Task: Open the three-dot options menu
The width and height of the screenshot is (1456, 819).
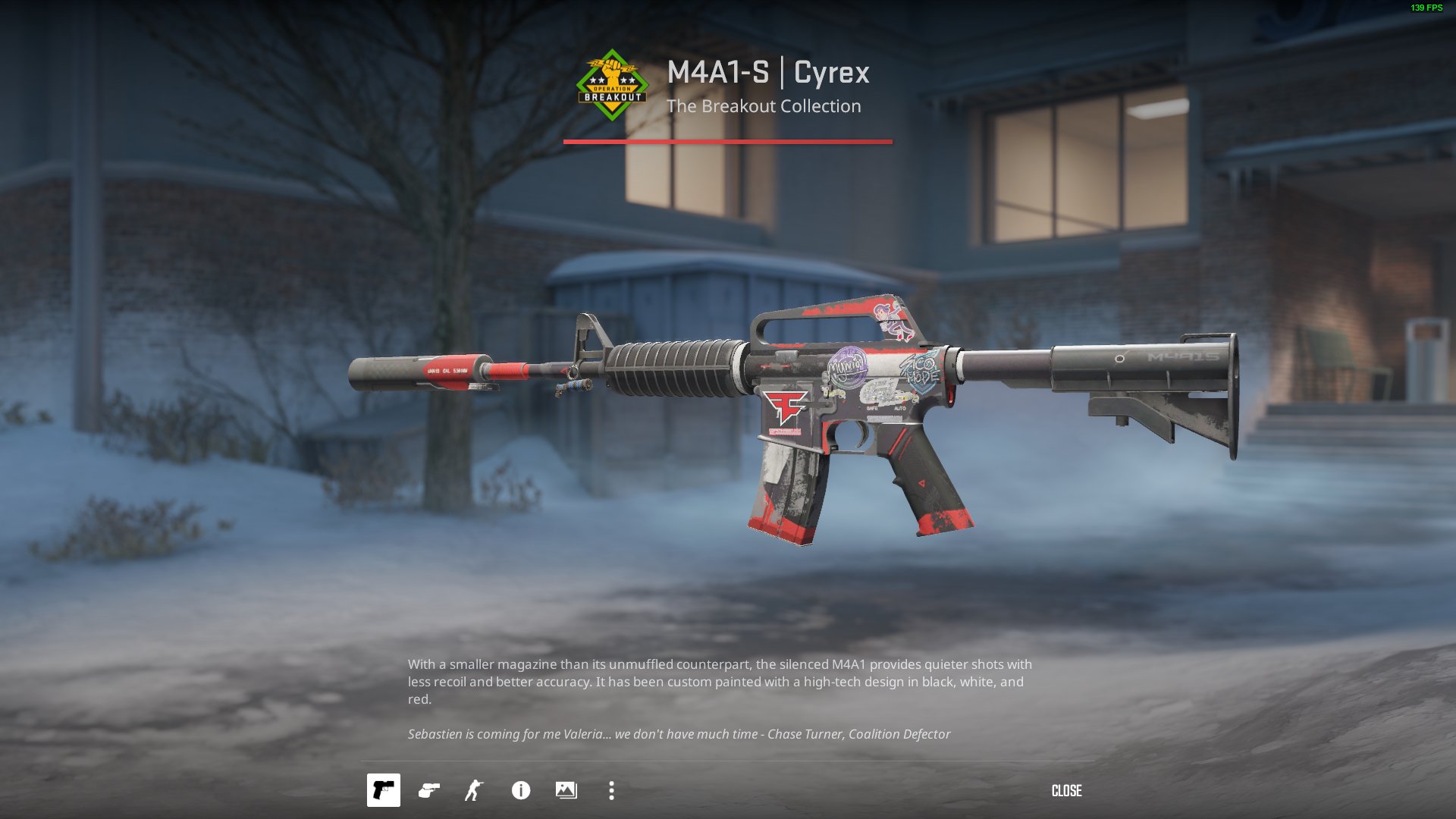Action: 610,791
